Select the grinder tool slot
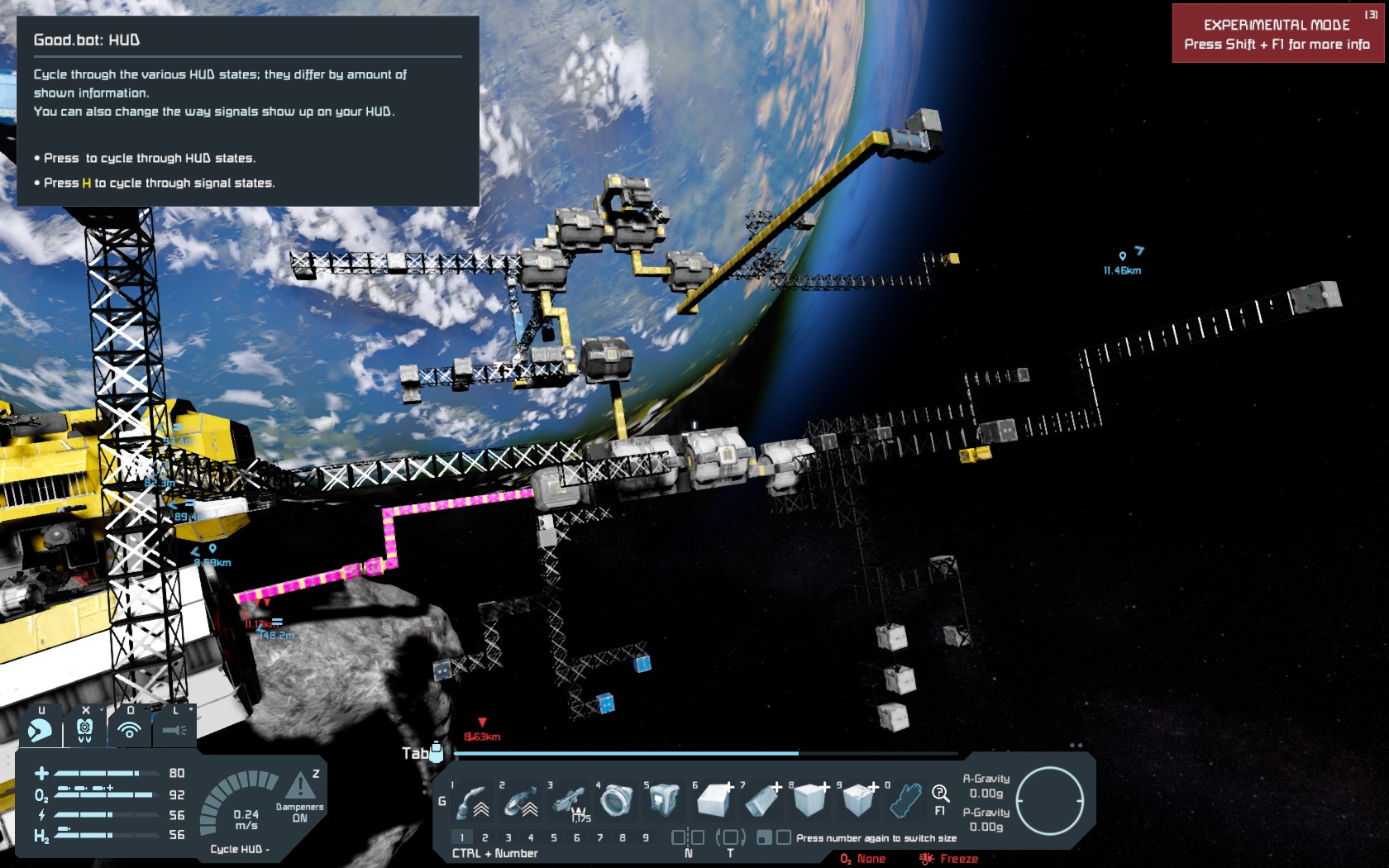Screen dimensions: 1389x868 (x=523, y=801)
